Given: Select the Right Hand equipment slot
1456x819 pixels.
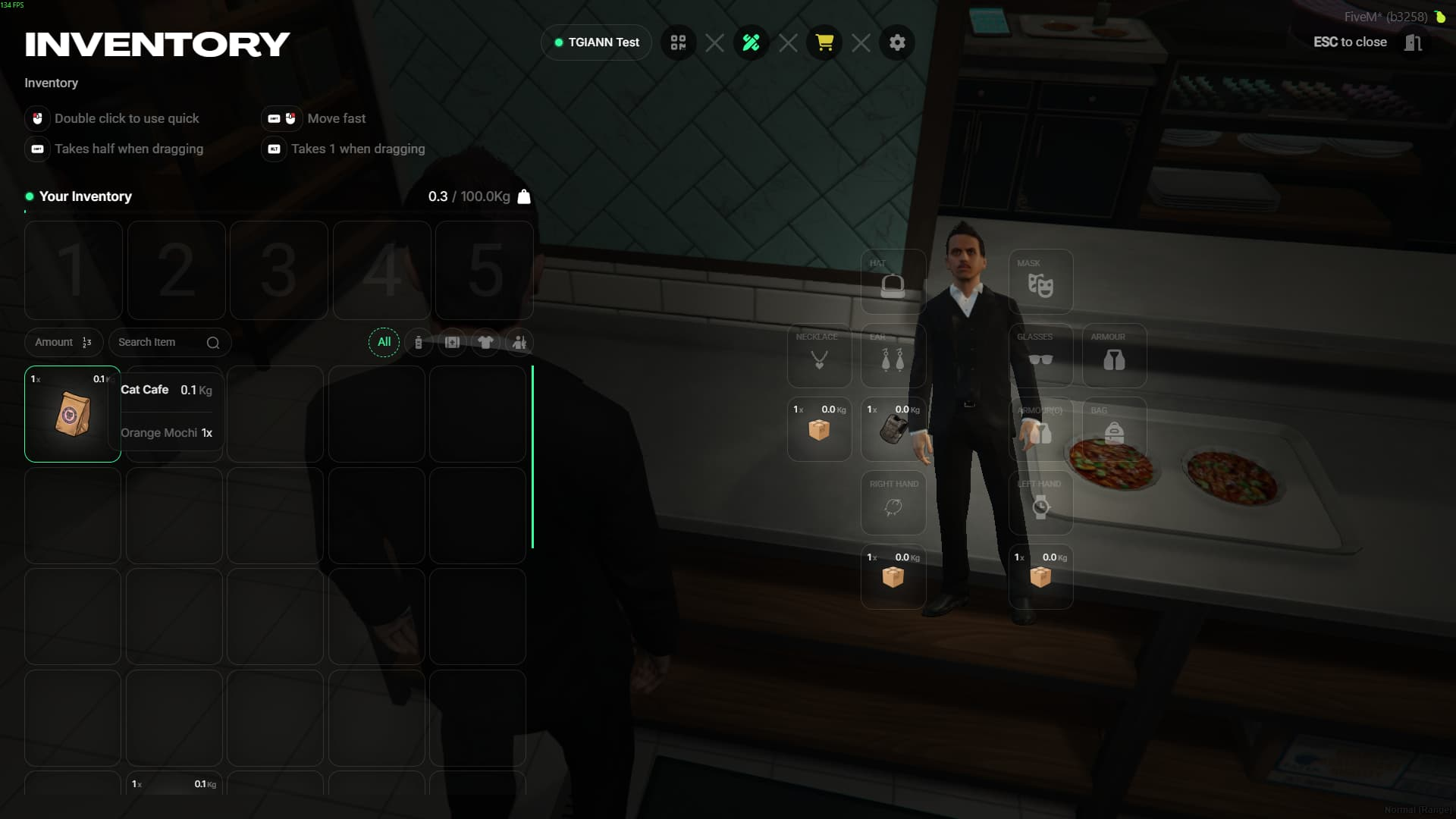Looking at the screenshot, I should (x=893, y=503).
